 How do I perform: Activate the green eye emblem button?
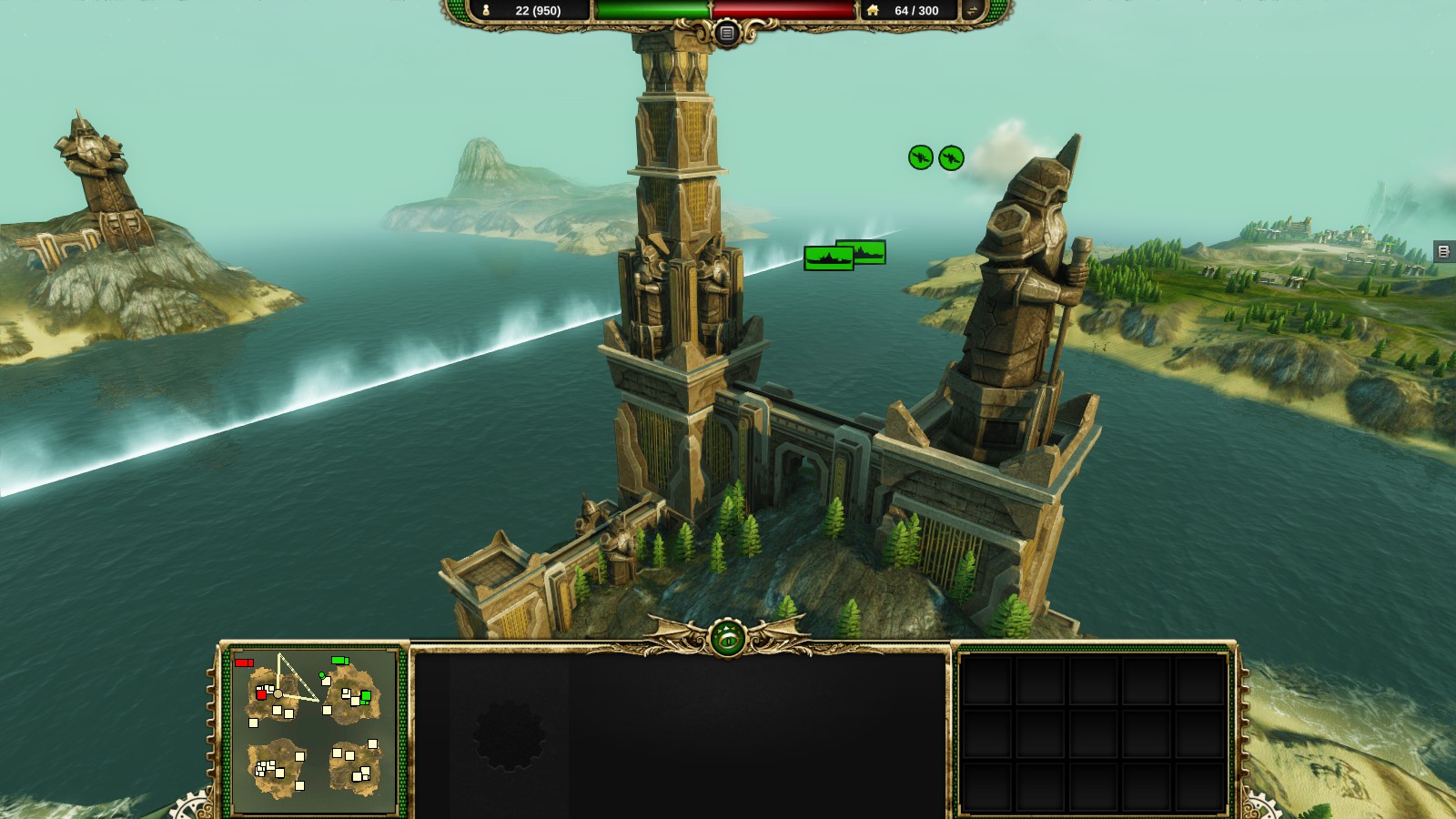(x=727, y=639)
